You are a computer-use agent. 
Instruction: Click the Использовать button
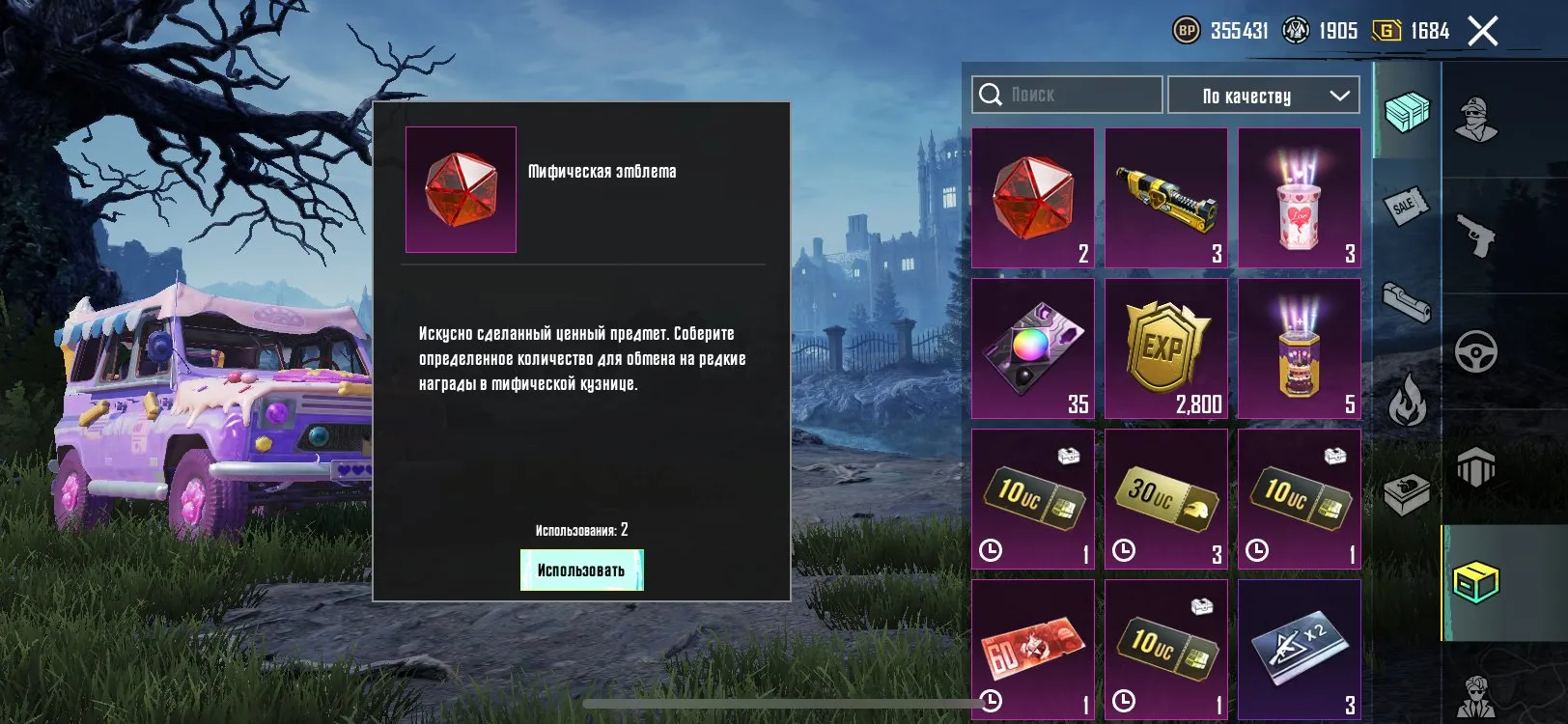point(581,571)
